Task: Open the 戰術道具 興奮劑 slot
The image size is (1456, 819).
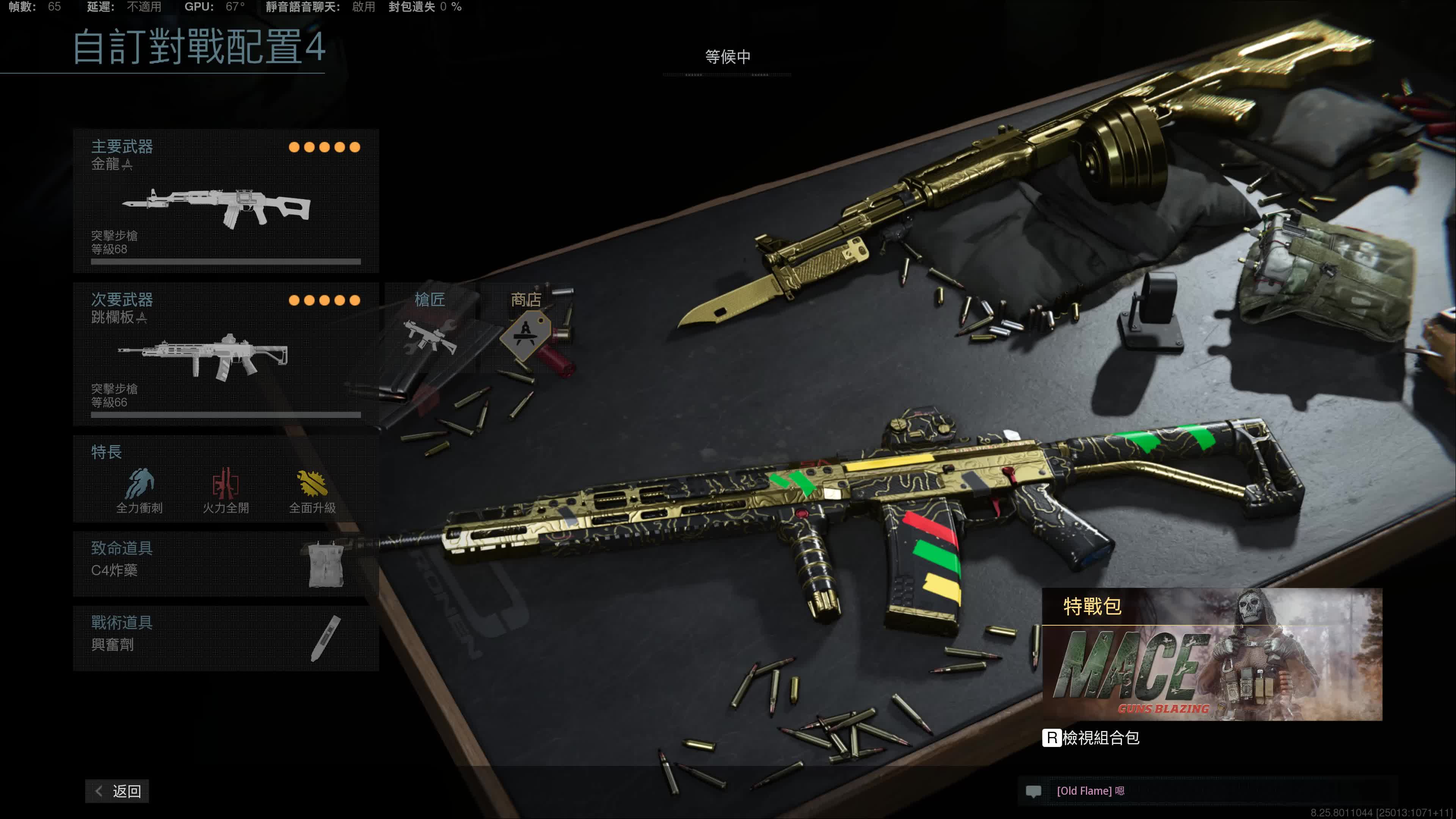Action: (226, 638)
